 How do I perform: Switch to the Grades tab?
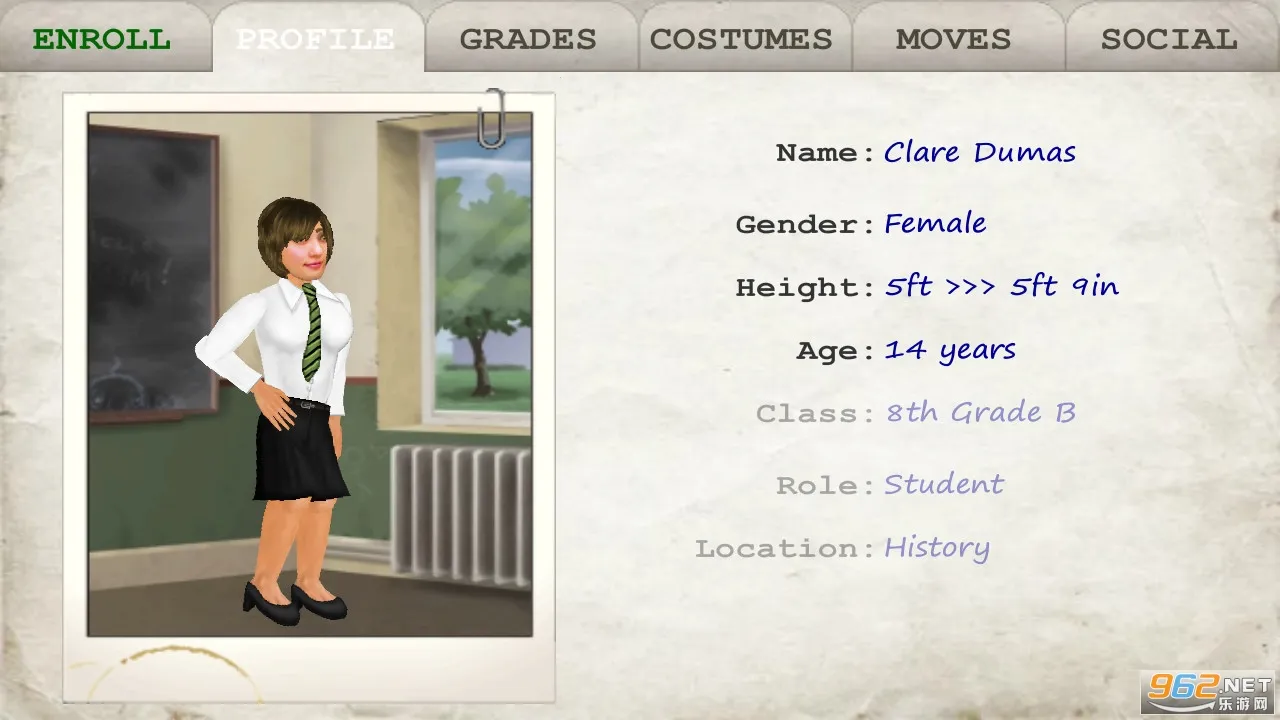[x=528, y=40]
